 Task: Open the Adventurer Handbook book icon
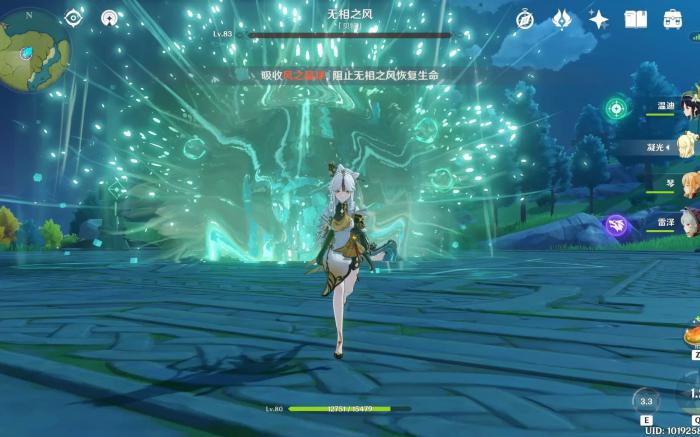pyautogui.click(x=636, y=19)
